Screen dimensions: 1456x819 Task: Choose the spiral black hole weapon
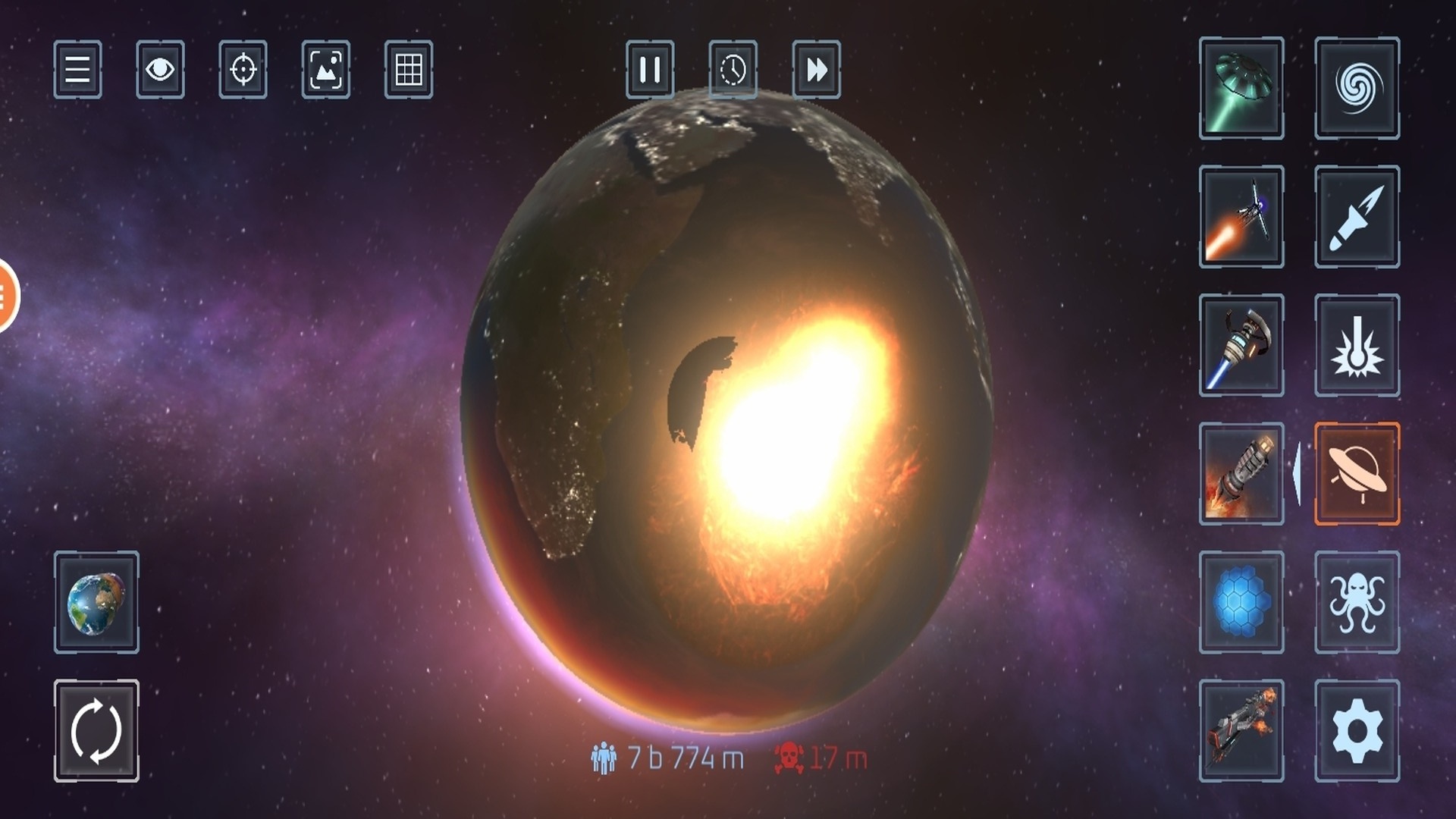[1357, 88]
